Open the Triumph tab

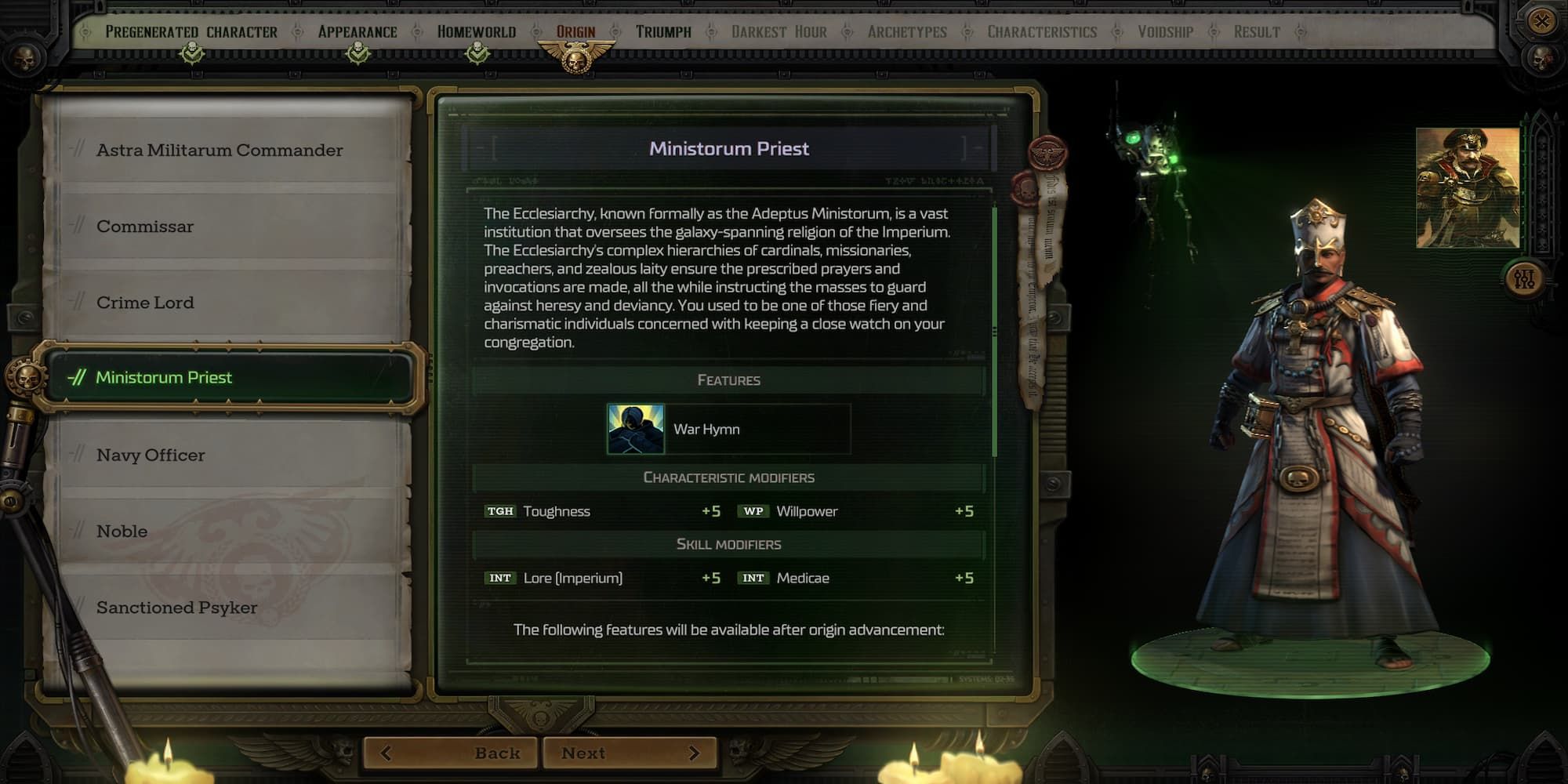(663, 32)
